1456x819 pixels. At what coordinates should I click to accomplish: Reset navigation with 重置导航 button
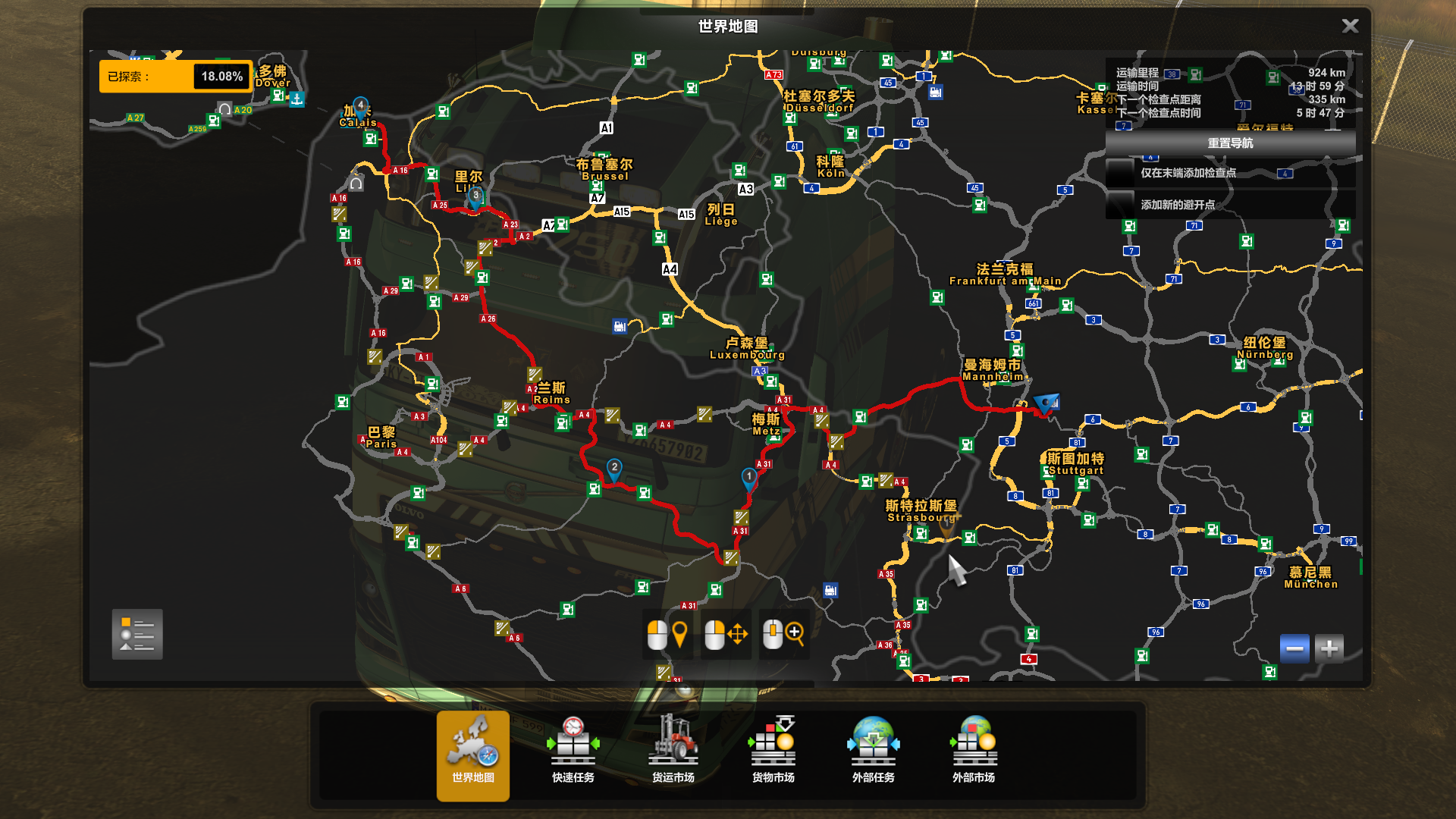(x=1230, y=143)
